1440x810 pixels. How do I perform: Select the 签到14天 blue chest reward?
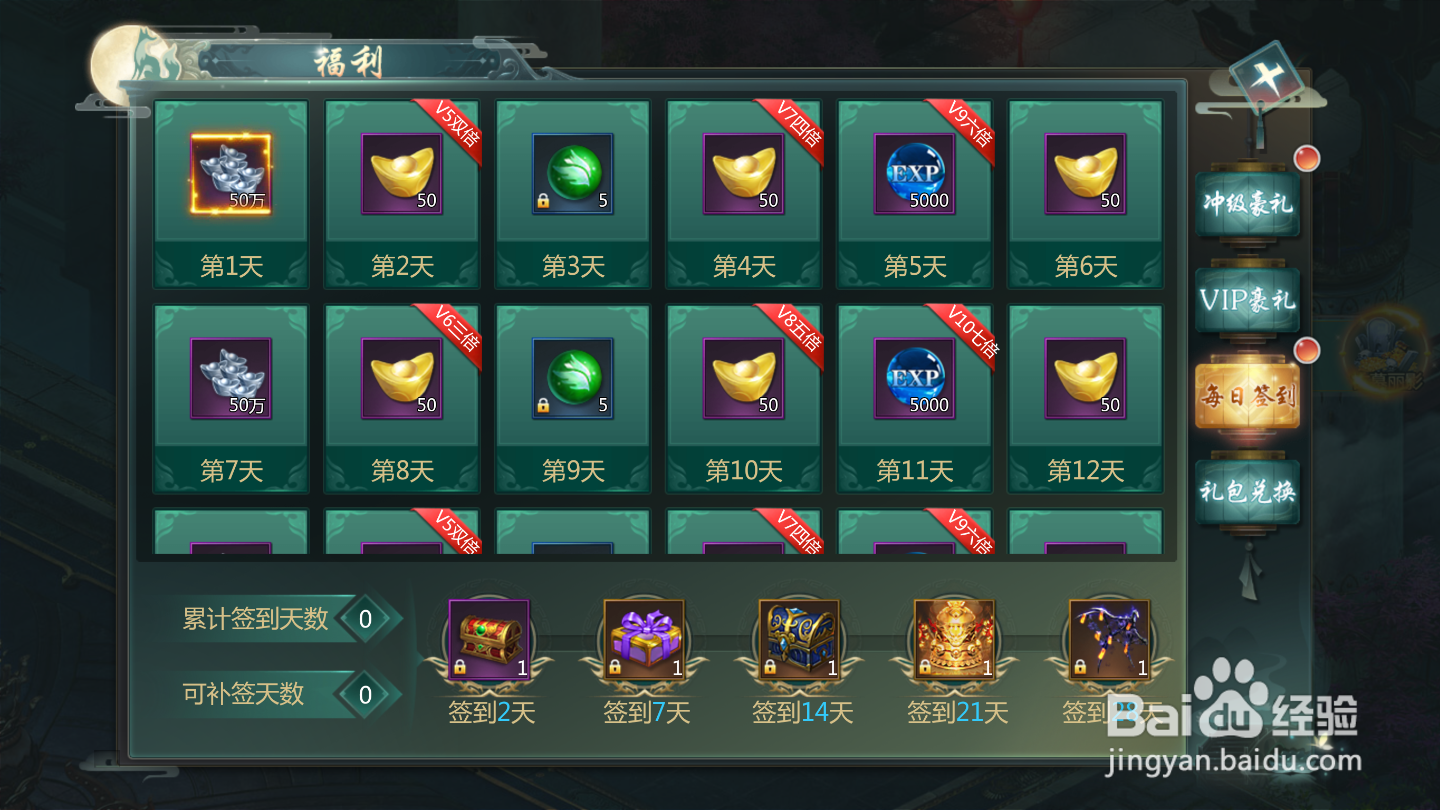coord(798,640)
